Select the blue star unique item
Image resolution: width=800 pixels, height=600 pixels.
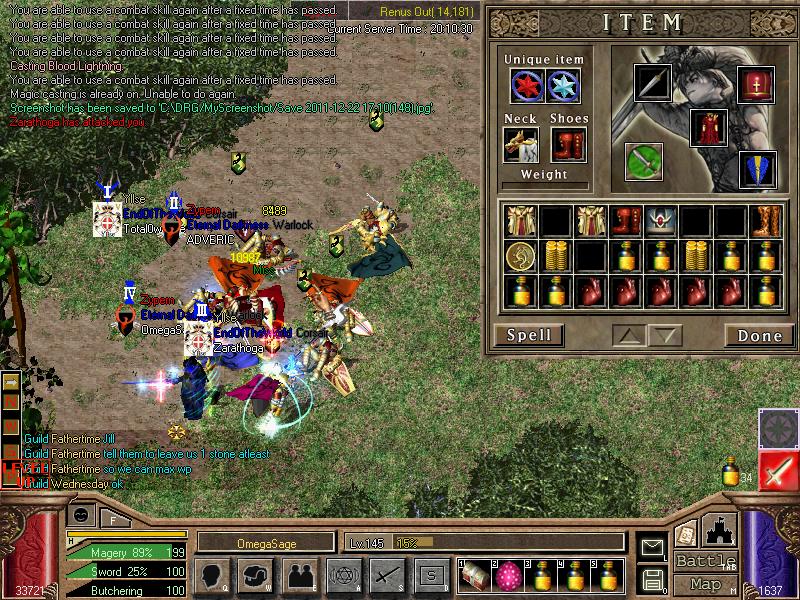click(564, 86)
